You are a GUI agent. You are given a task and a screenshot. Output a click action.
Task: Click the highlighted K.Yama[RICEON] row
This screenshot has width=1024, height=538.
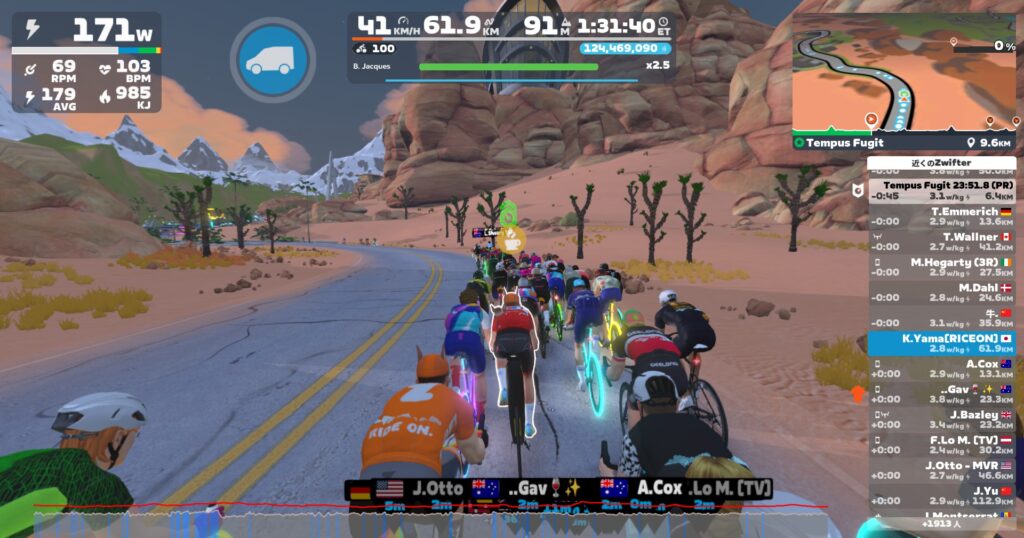[941, 343]
